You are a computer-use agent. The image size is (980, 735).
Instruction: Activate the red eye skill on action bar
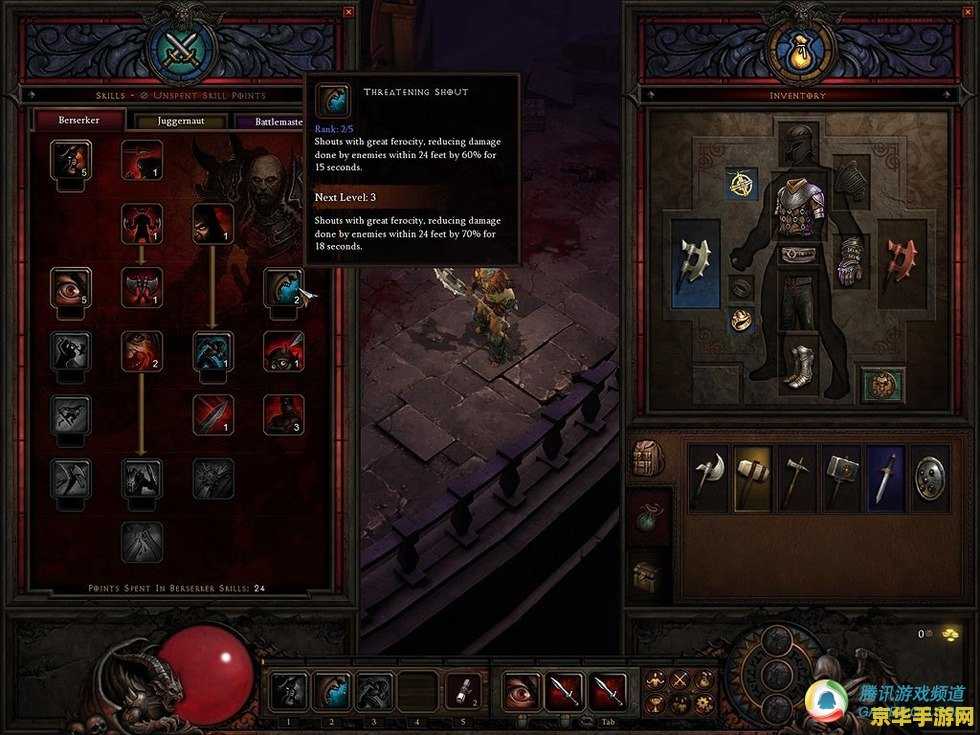[521, 691]
